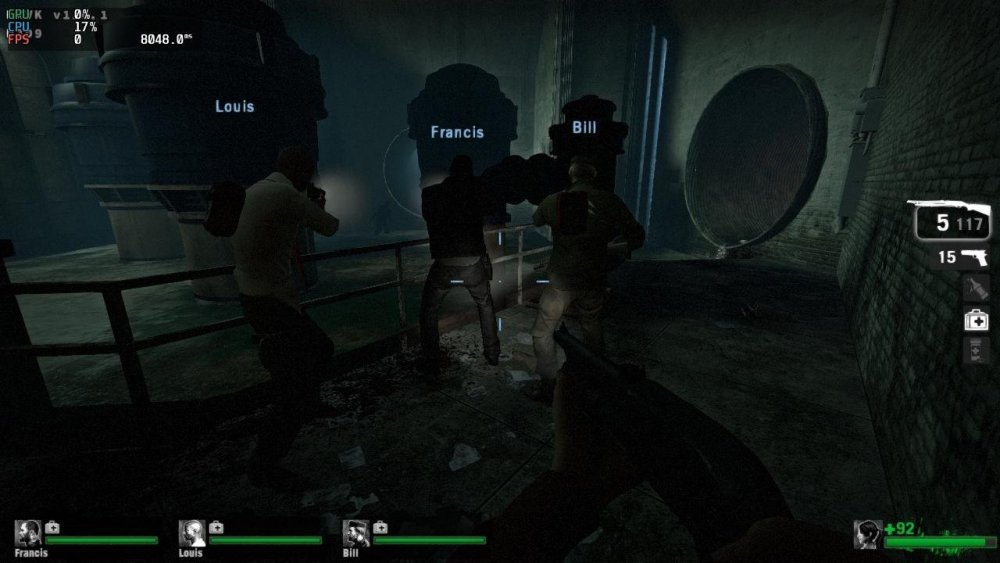This screenshot has height=563, width=1000.
Task: Click the medkit icon beside Bill's portrait
Action: tap(380, 527)
